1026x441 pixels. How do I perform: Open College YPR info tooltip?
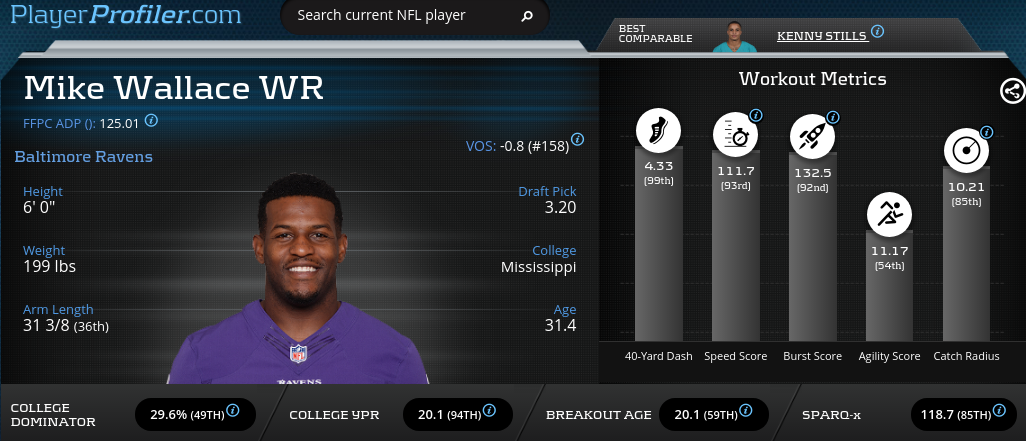click(491, 410)
